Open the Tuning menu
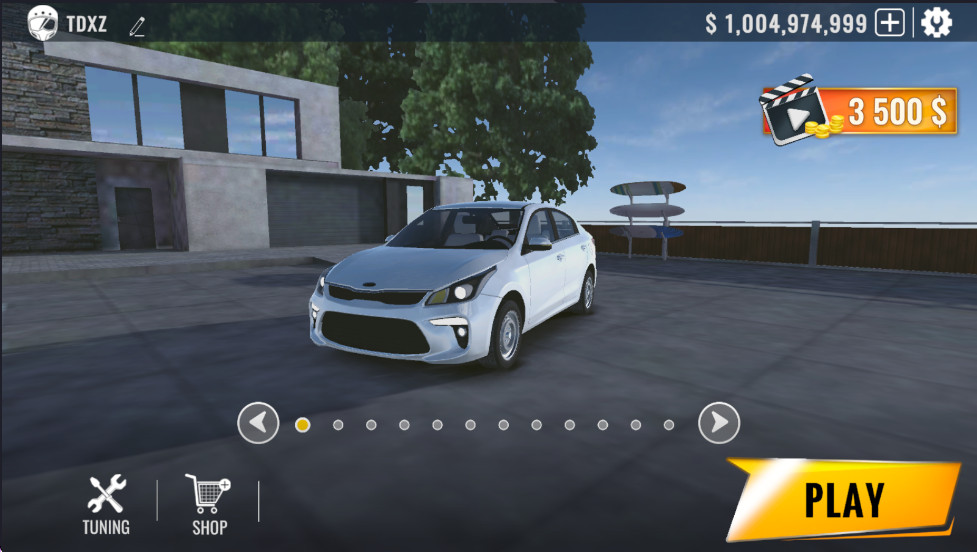977x552 pixels. [106, 505]
